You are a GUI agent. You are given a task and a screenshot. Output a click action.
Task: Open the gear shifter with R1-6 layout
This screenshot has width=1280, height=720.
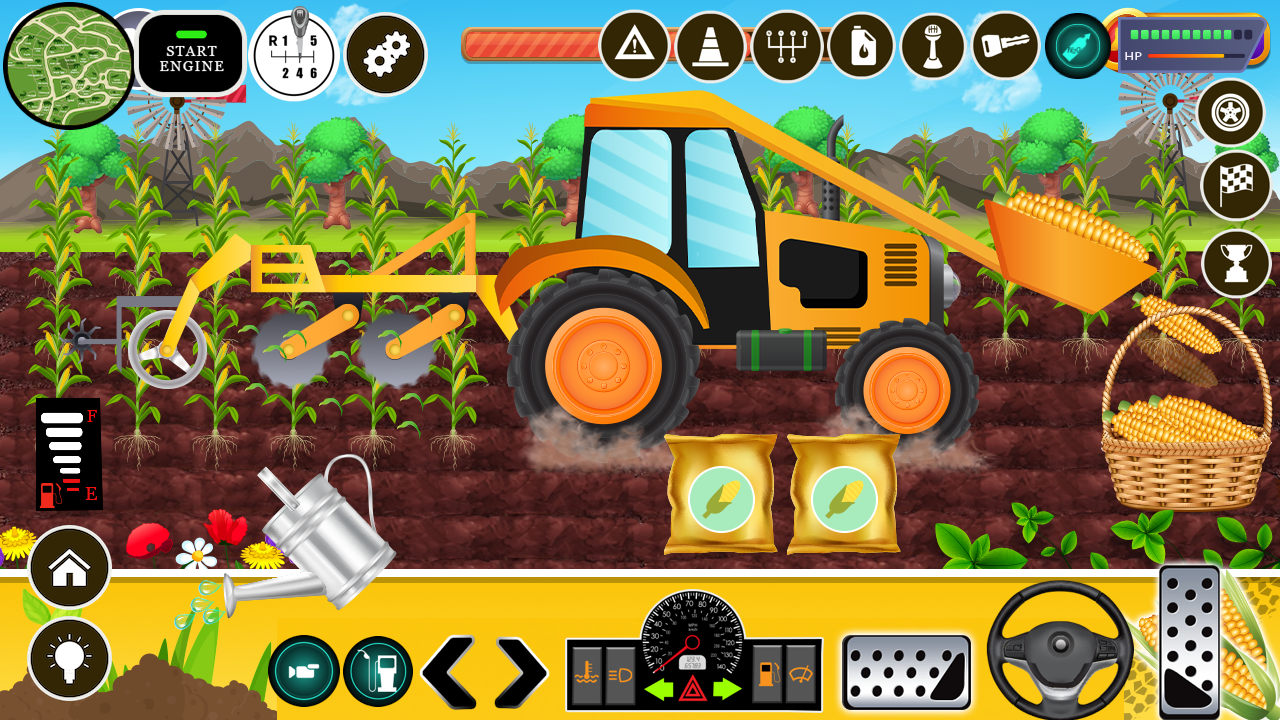(x=292, y=54)
